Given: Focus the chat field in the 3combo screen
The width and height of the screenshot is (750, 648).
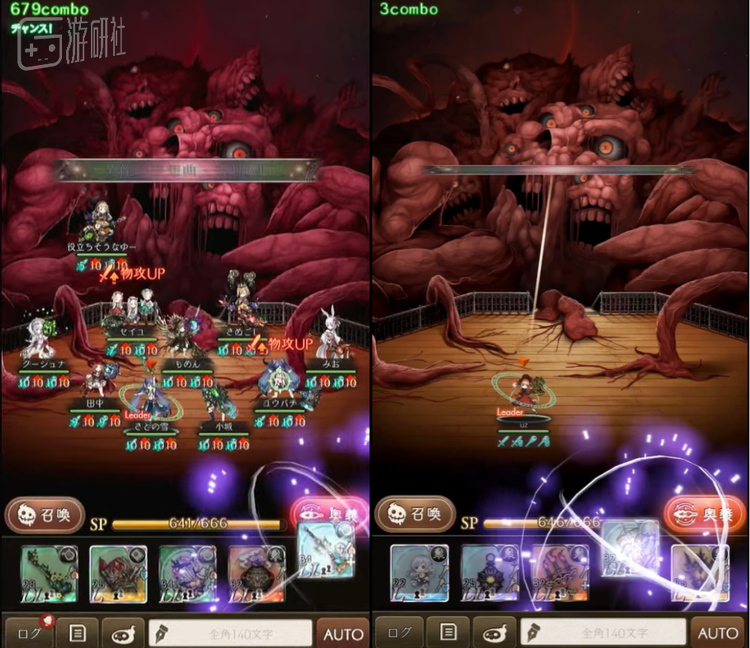Looking at the screenshot, I should [603, 632].
